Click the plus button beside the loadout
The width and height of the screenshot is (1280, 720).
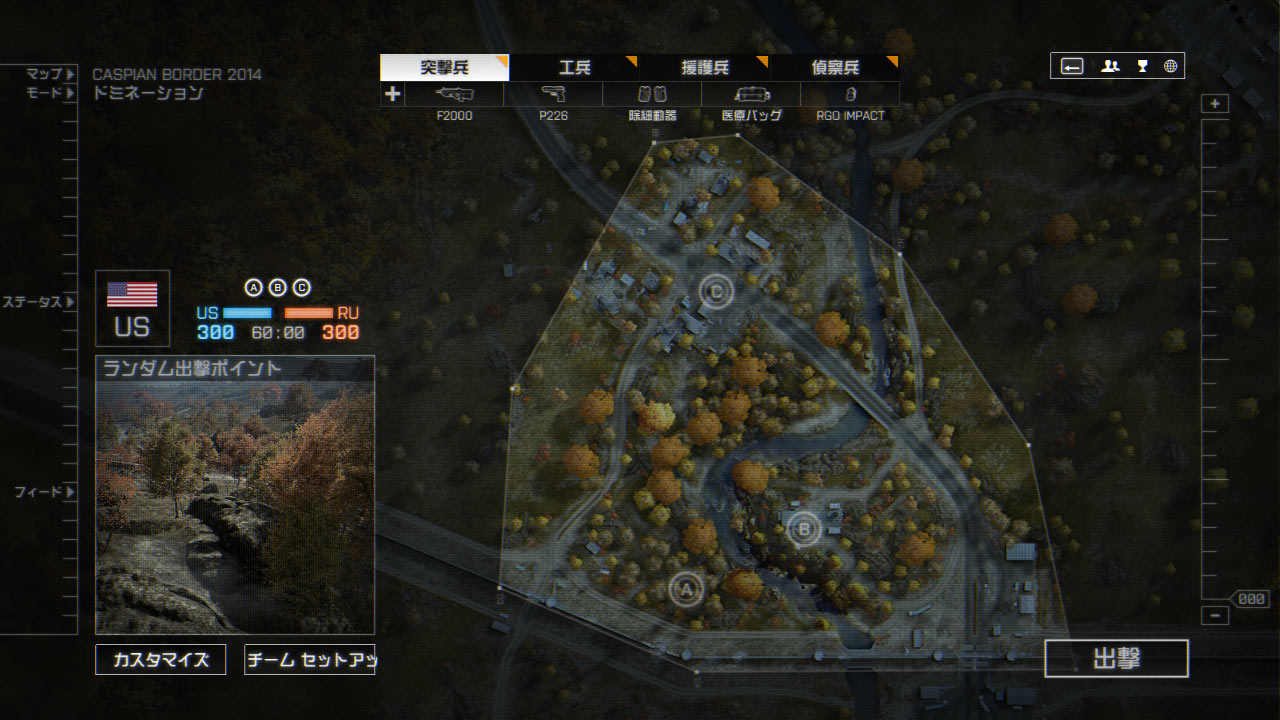[x=393, y=94]
